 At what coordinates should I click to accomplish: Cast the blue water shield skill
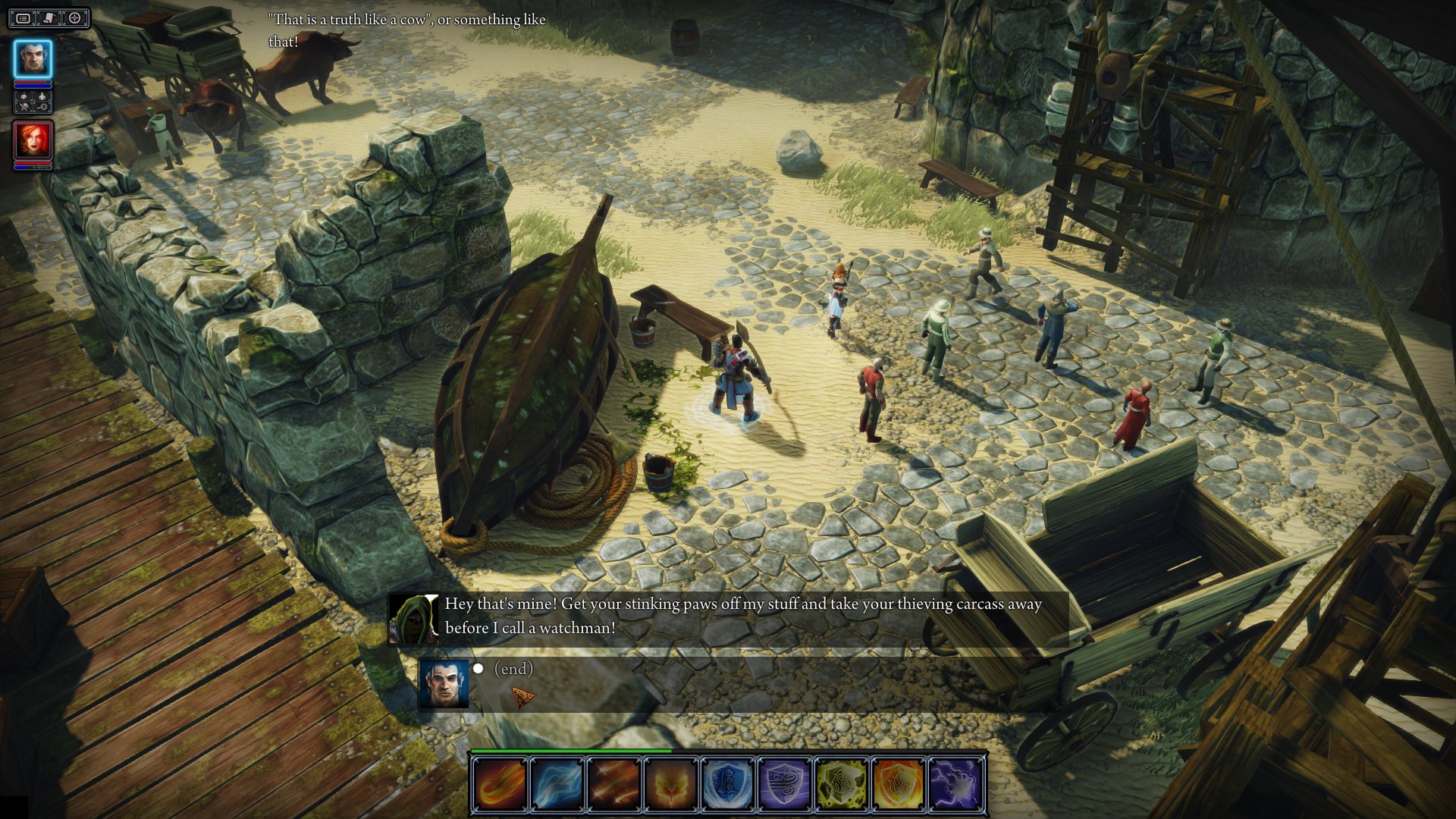[728, 783]
